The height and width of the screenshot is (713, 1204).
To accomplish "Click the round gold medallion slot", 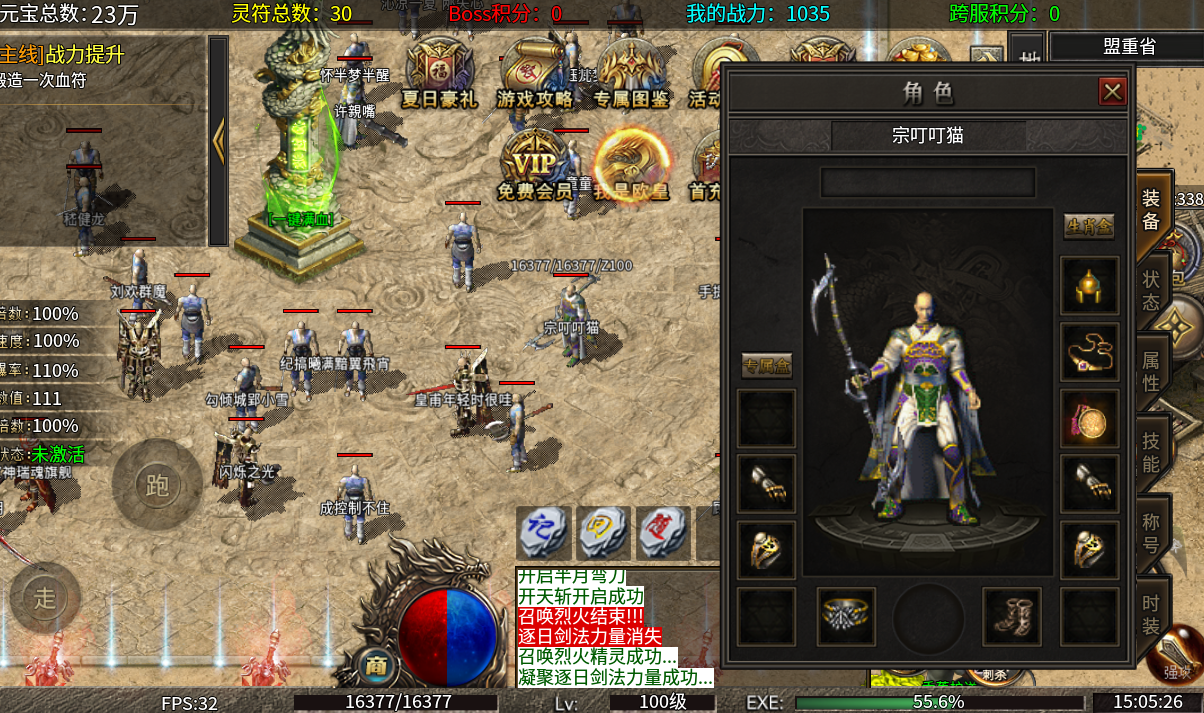I will 1088,418.
